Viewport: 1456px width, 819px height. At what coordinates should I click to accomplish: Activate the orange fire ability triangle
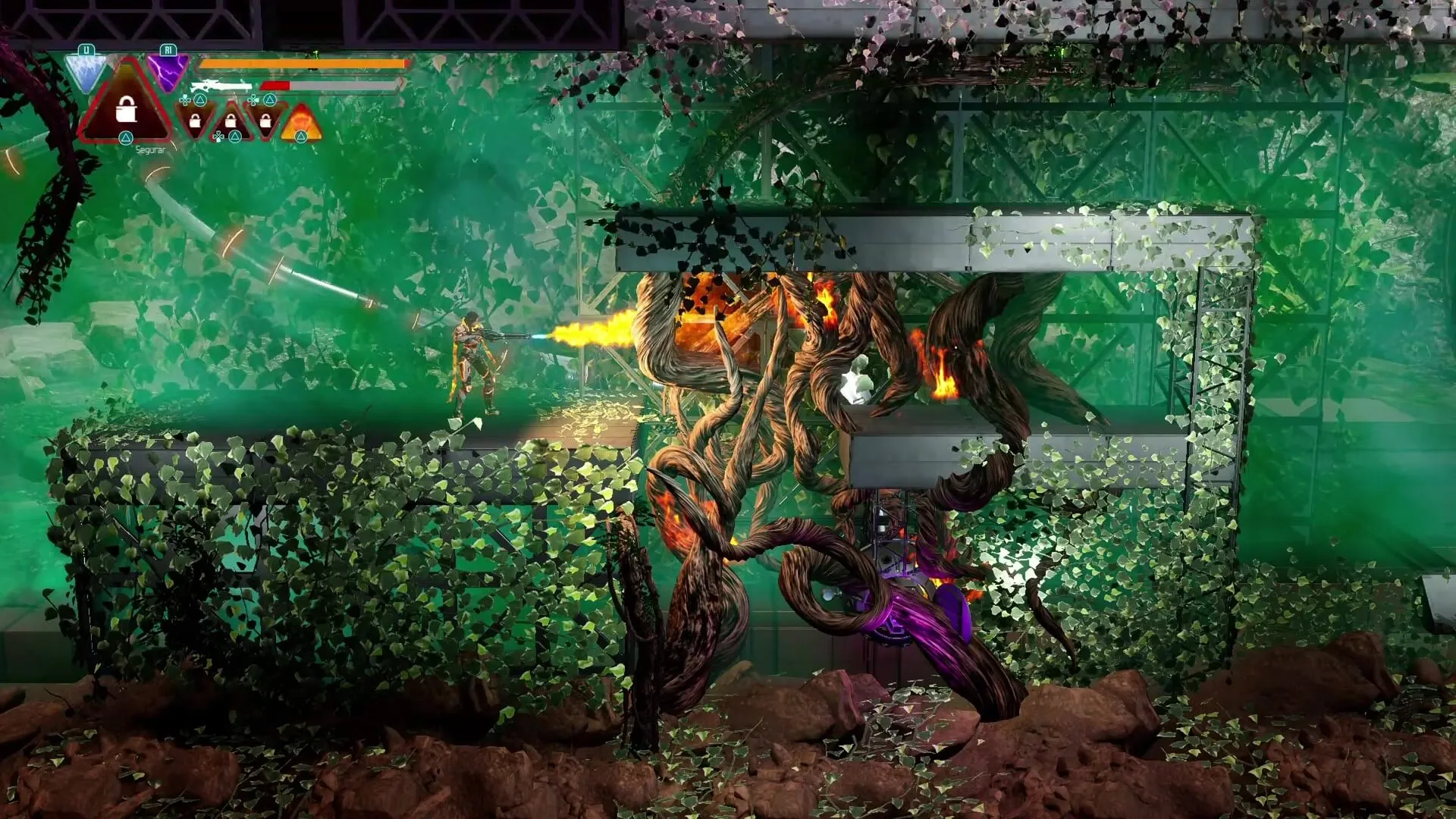tap(301, 122)
